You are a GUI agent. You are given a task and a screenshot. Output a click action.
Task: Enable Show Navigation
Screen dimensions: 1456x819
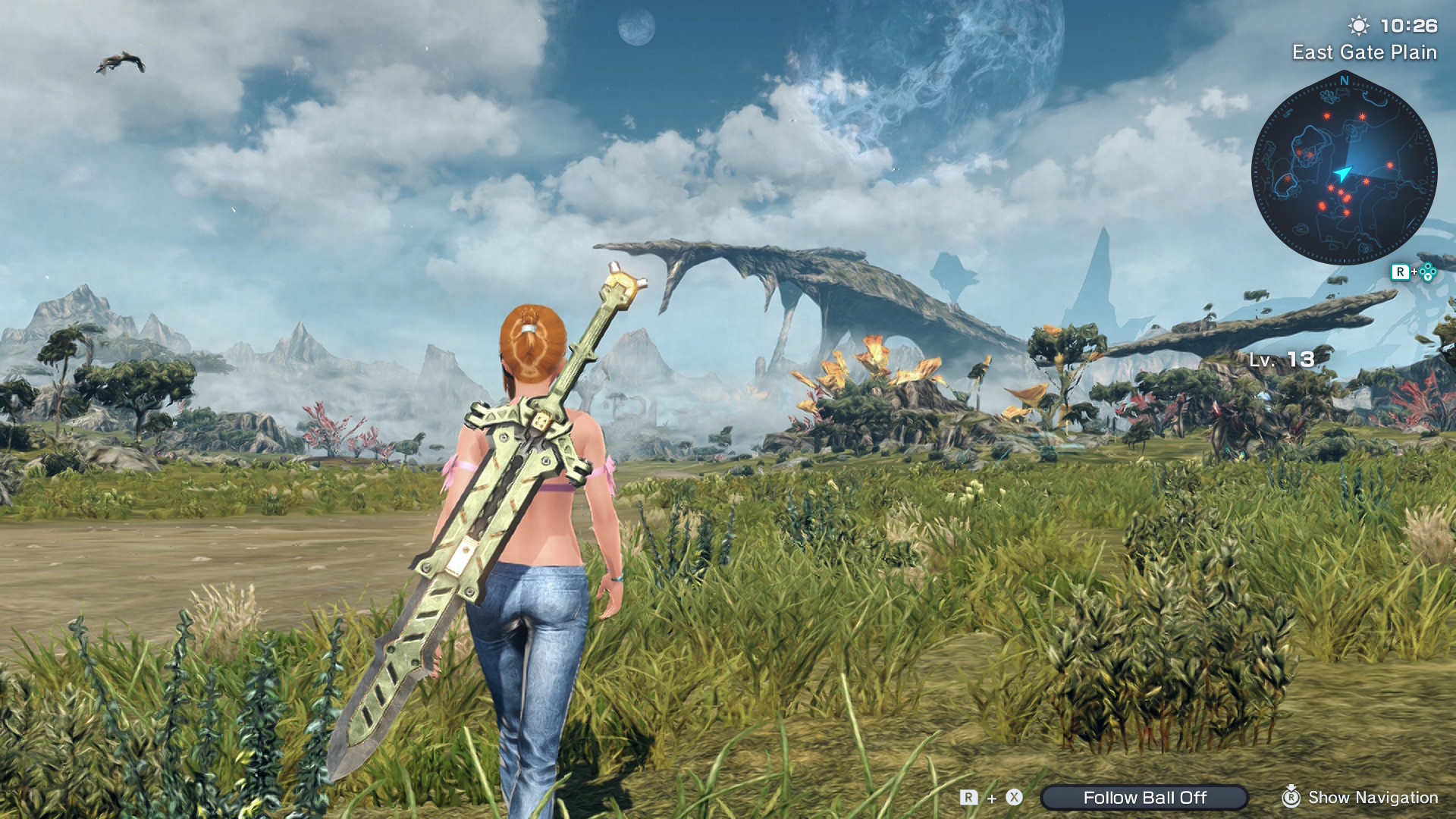pos(1373,798)
